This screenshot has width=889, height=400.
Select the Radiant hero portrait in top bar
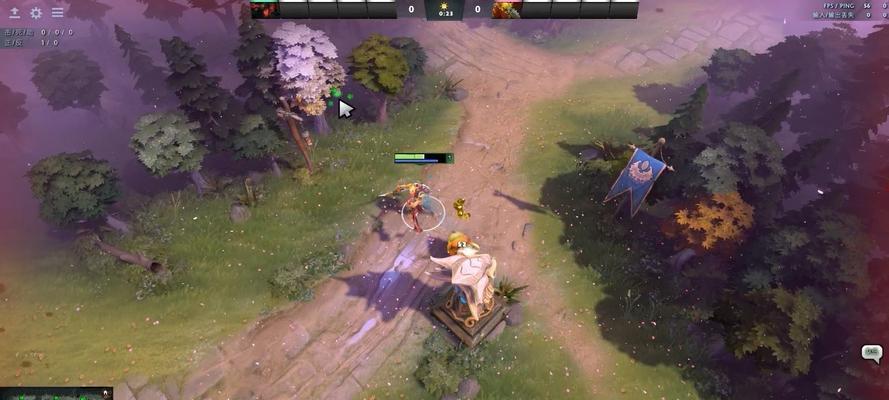coord(264,9)
